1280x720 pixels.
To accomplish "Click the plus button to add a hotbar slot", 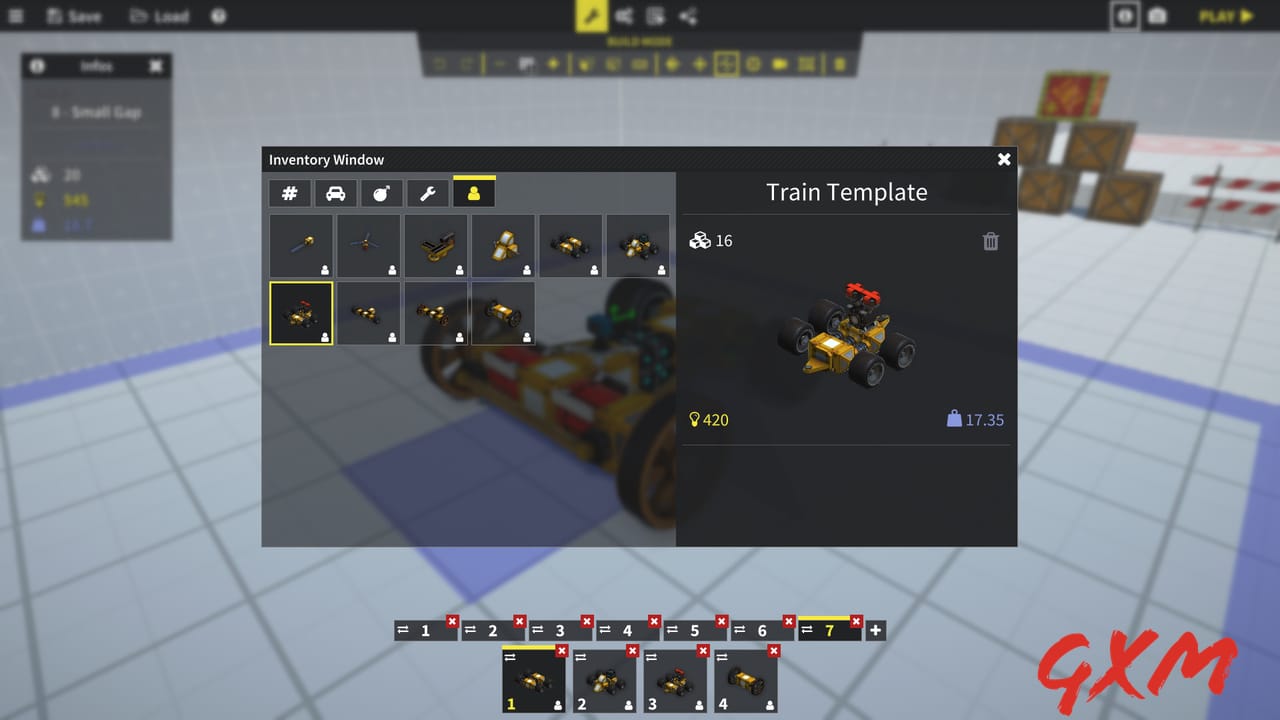I will tap(874, 630).
